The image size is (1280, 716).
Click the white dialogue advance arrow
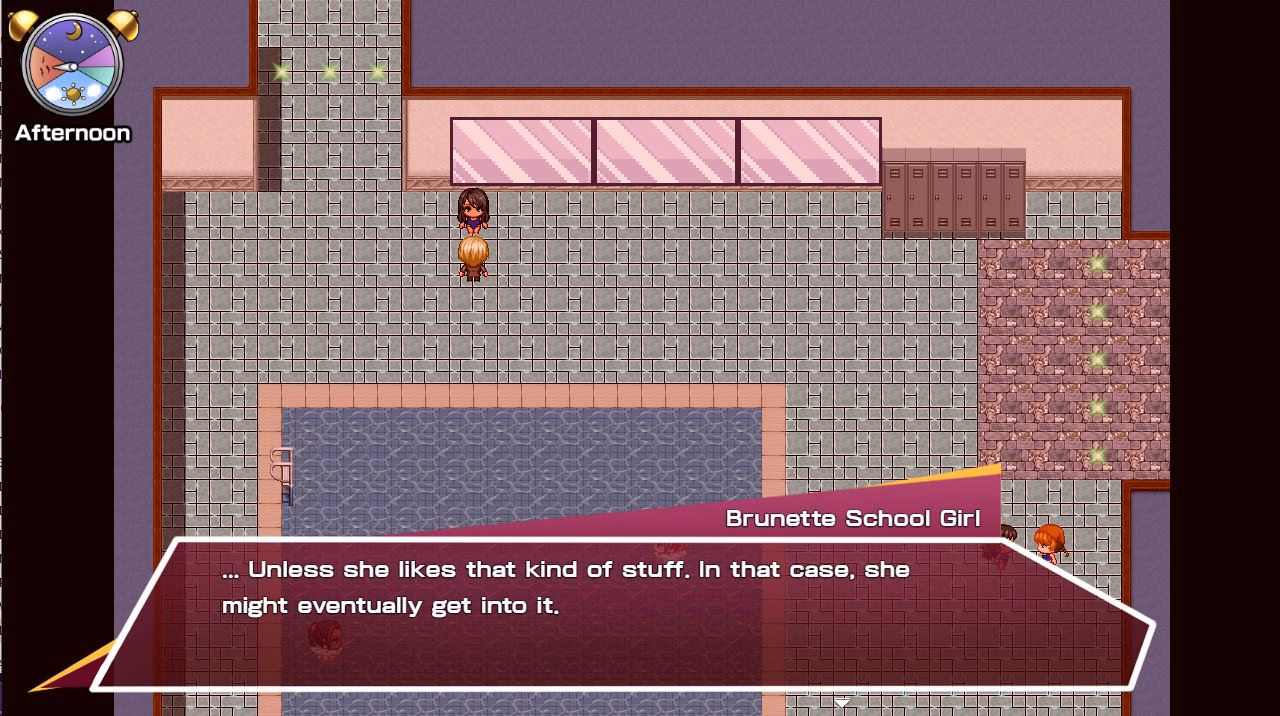click(842, 702)
